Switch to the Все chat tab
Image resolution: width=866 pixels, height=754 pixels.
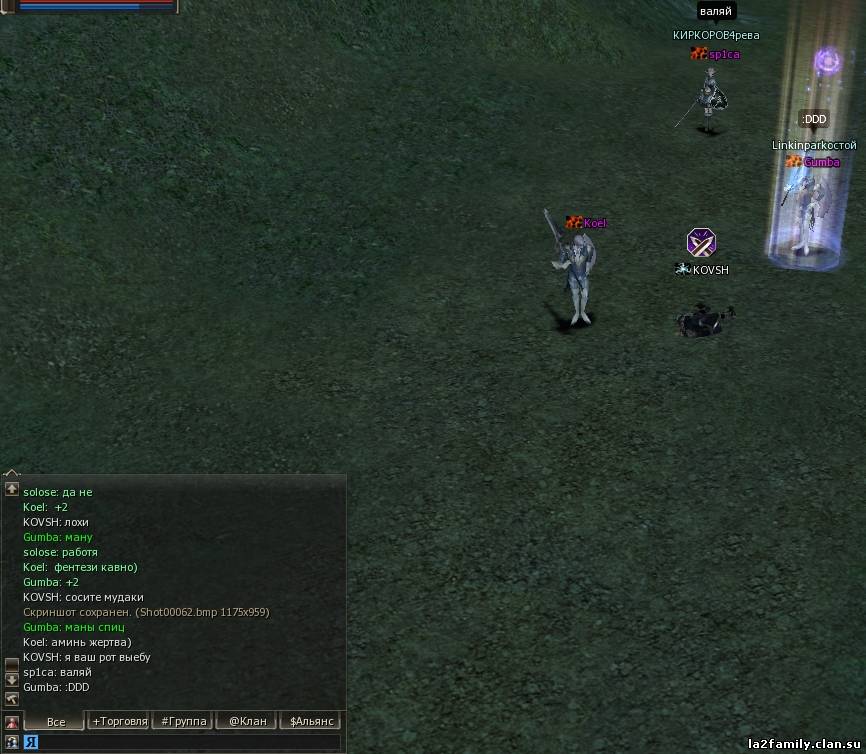tap(55, 721)
